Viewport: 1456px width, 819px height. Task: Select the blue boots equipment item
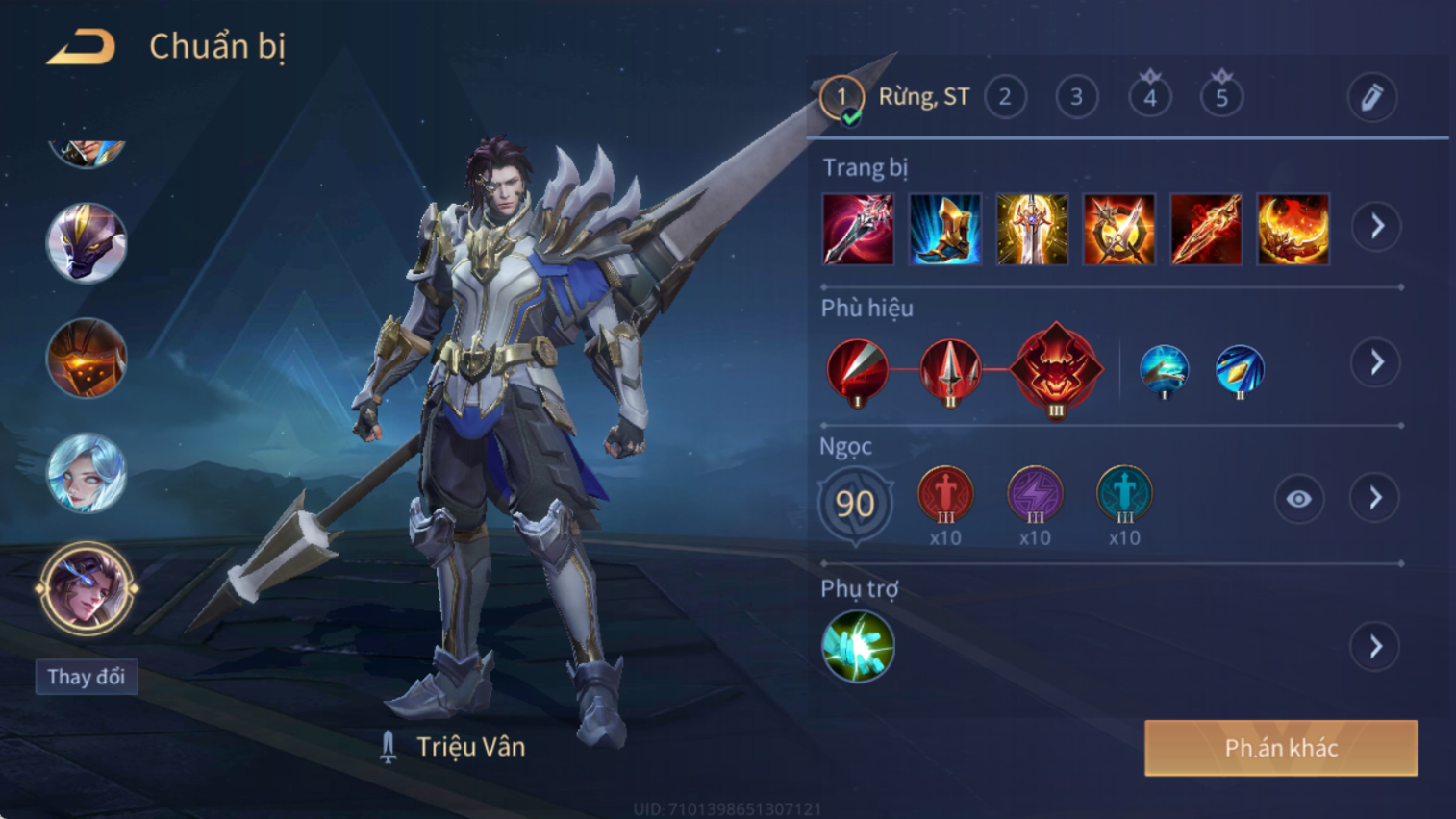[x=944, y=229]
